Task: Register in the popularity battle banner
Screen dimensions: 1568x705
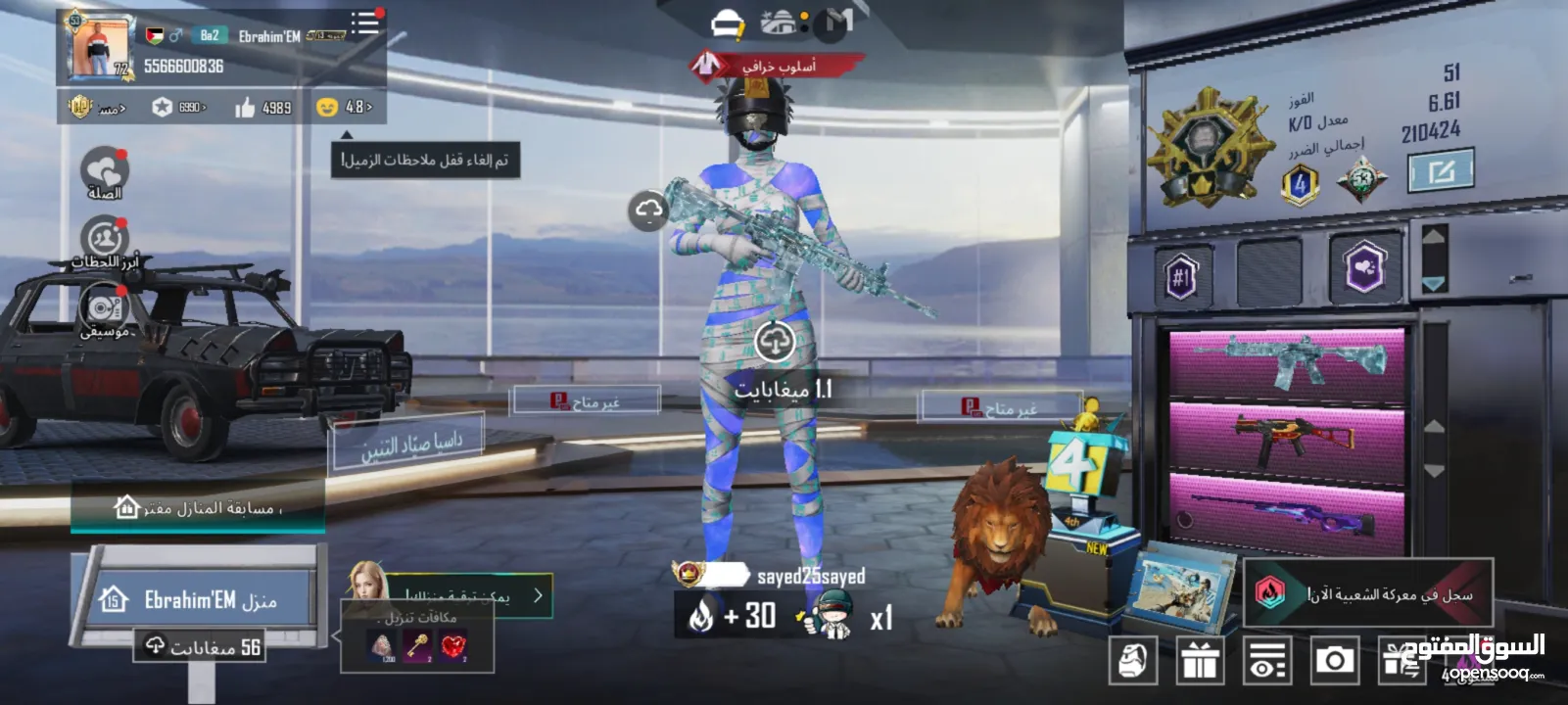Action: pos(1369,593)
